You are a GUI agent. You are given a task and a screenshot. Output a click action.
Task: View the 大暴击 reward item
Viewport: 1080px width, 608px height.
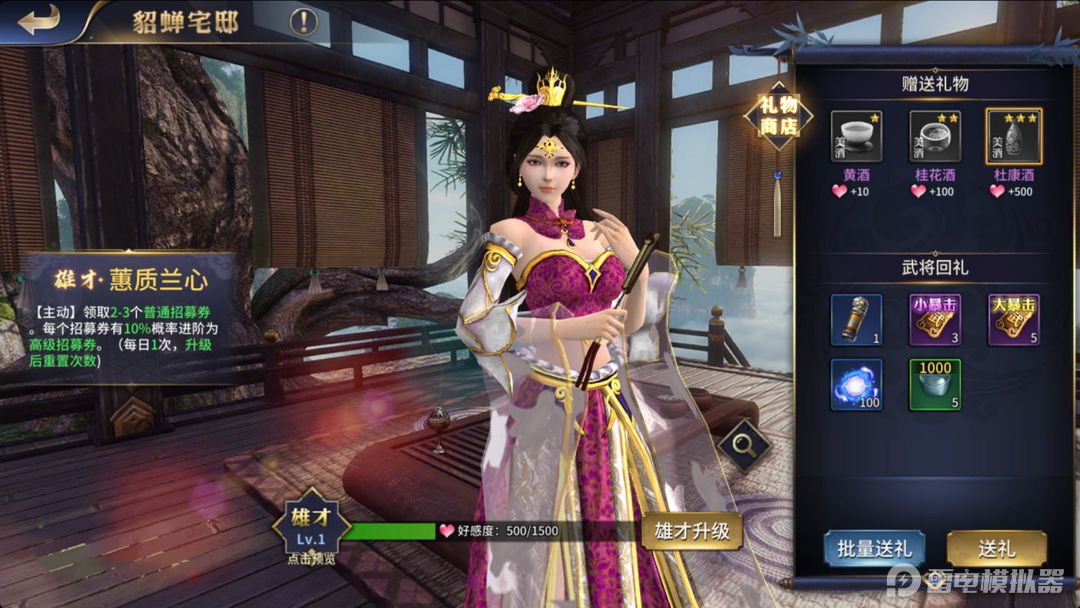click(x=1014, y=320)
